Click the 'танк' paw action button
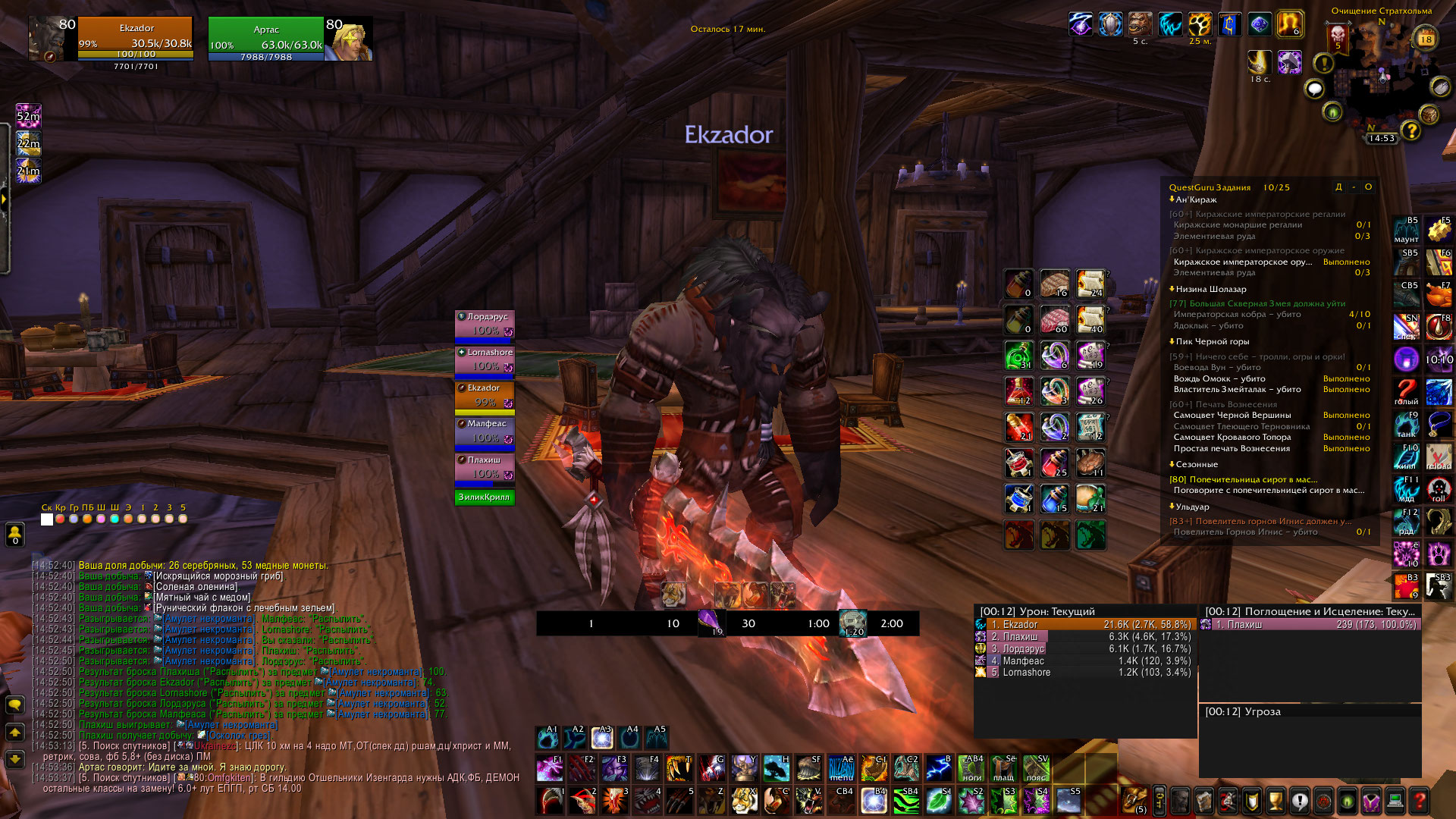This screenshot has height=819, width=1456. pyautogui.click(x=1407, y=425)
